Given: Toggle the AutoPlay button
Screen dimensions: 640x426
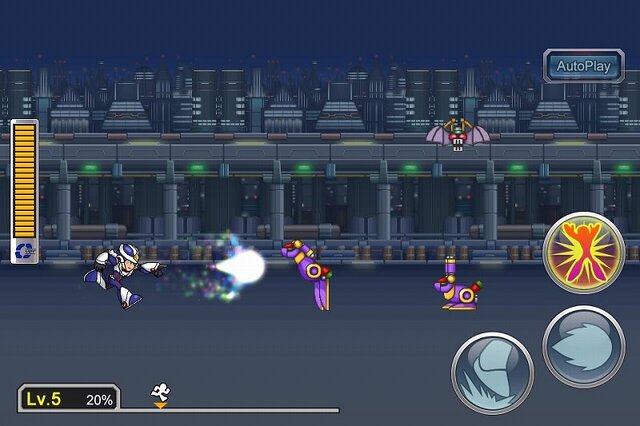Looking at the screenshot, I should pyautogui.click(x=584, y=66).
